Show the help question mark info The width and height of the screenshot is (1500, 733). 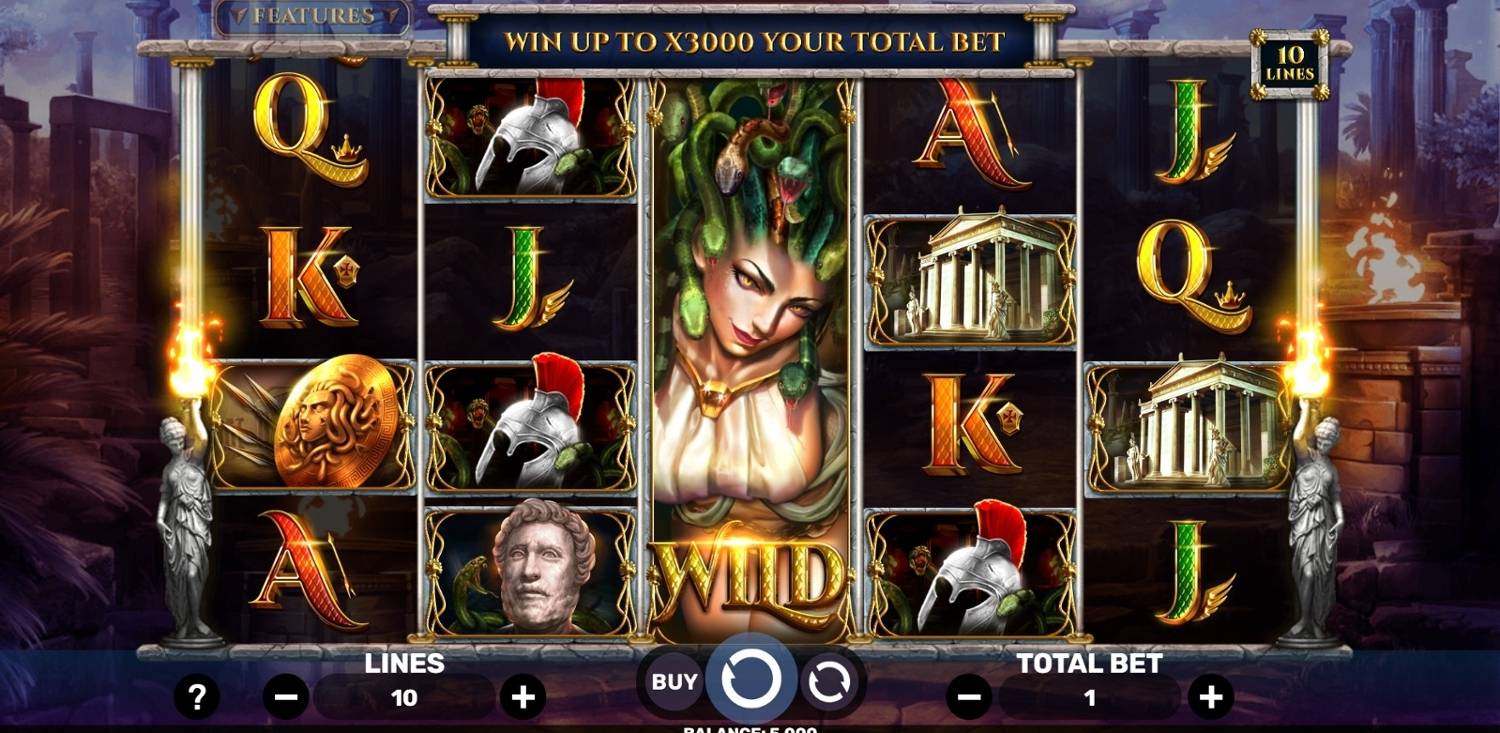(197, 696)
